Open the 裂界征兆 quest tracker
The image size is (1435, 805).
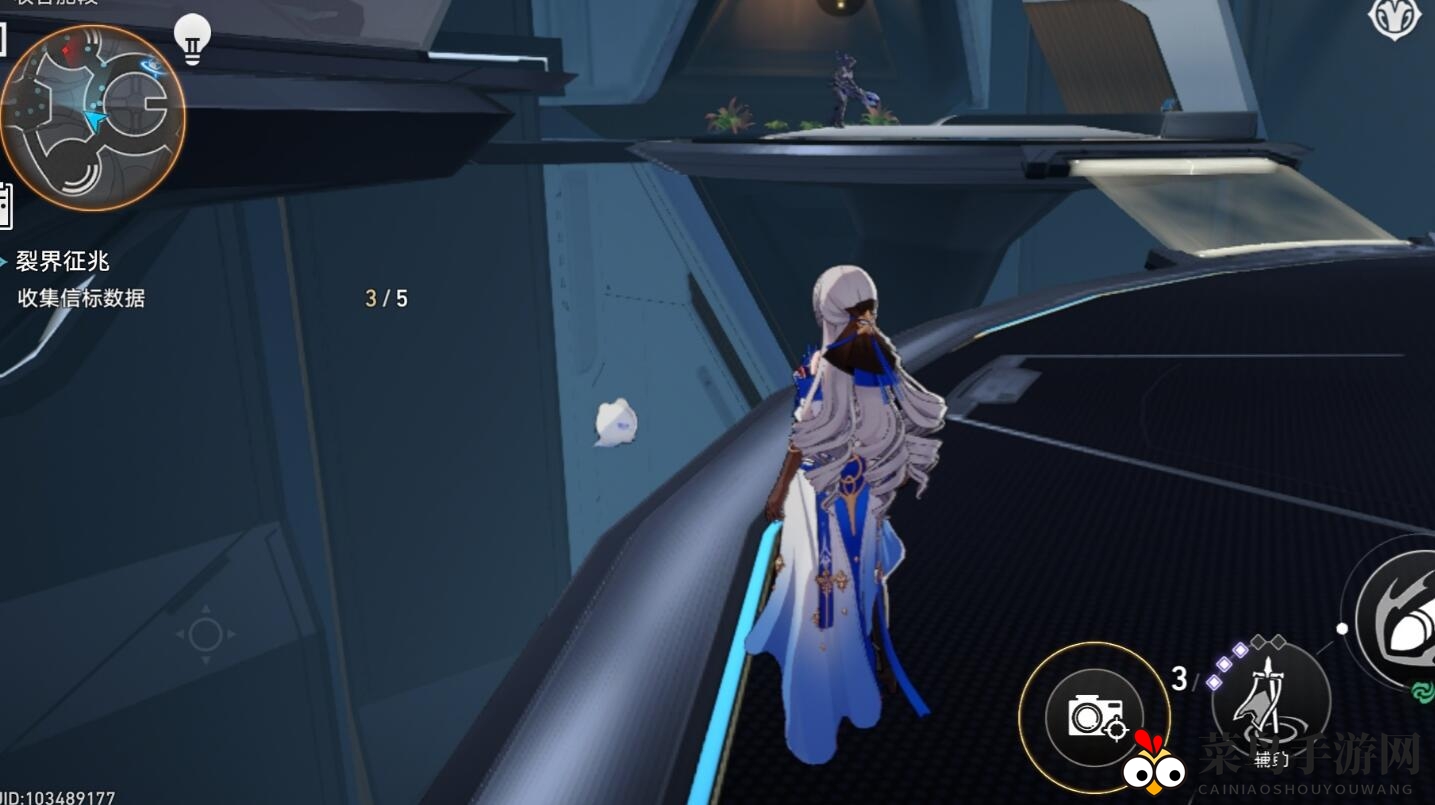tap(63, 262)
